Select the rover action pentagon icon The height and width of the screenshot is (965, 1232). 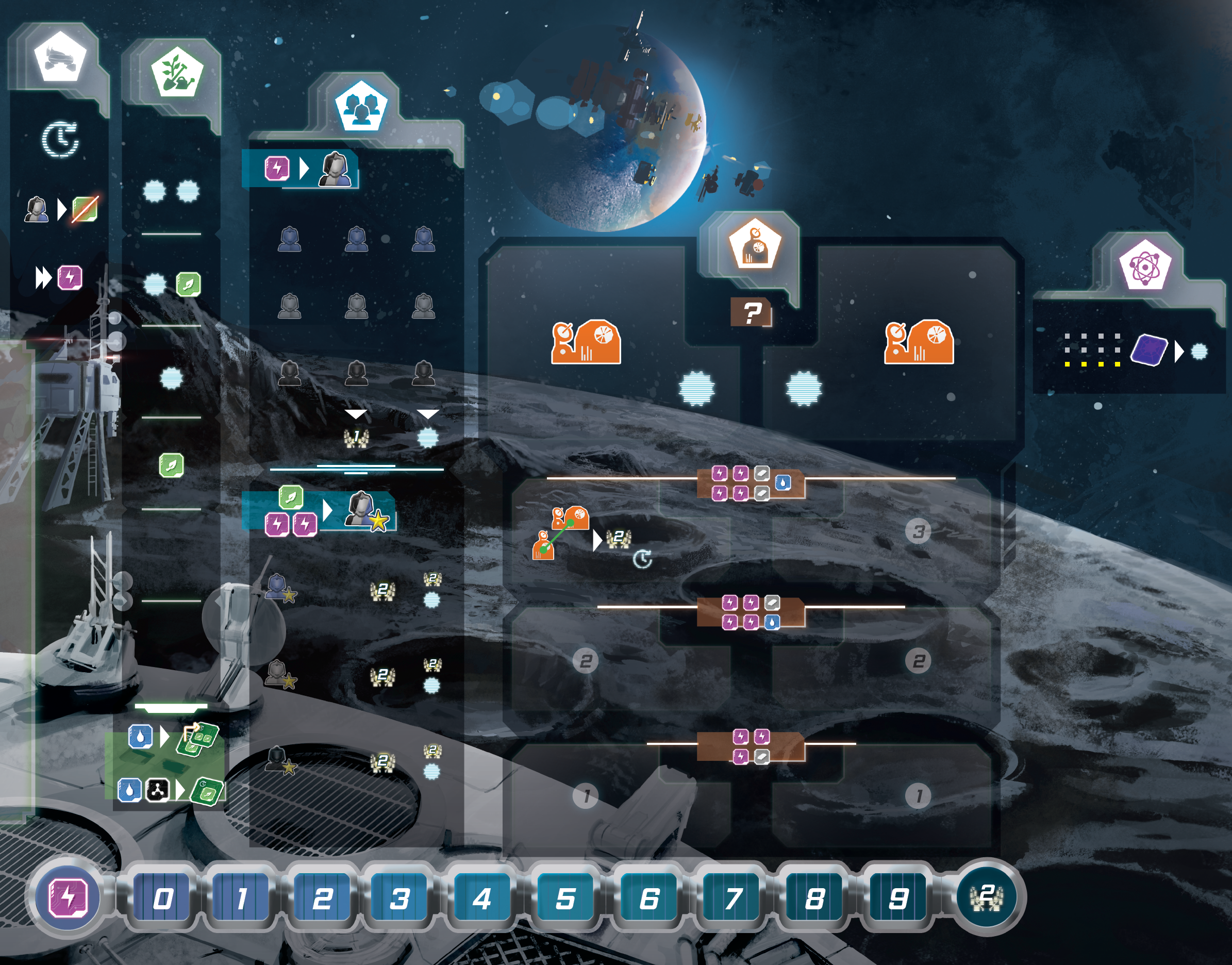pyautogui.click(x=59, y=58)
